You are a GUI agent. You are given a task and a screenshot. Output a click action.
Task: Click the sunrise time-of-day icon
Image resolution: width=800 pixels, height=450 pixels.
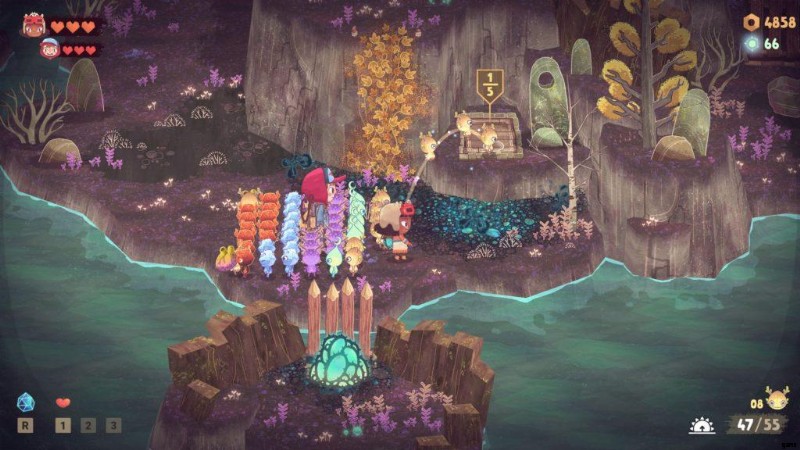(x=702, y=426)
